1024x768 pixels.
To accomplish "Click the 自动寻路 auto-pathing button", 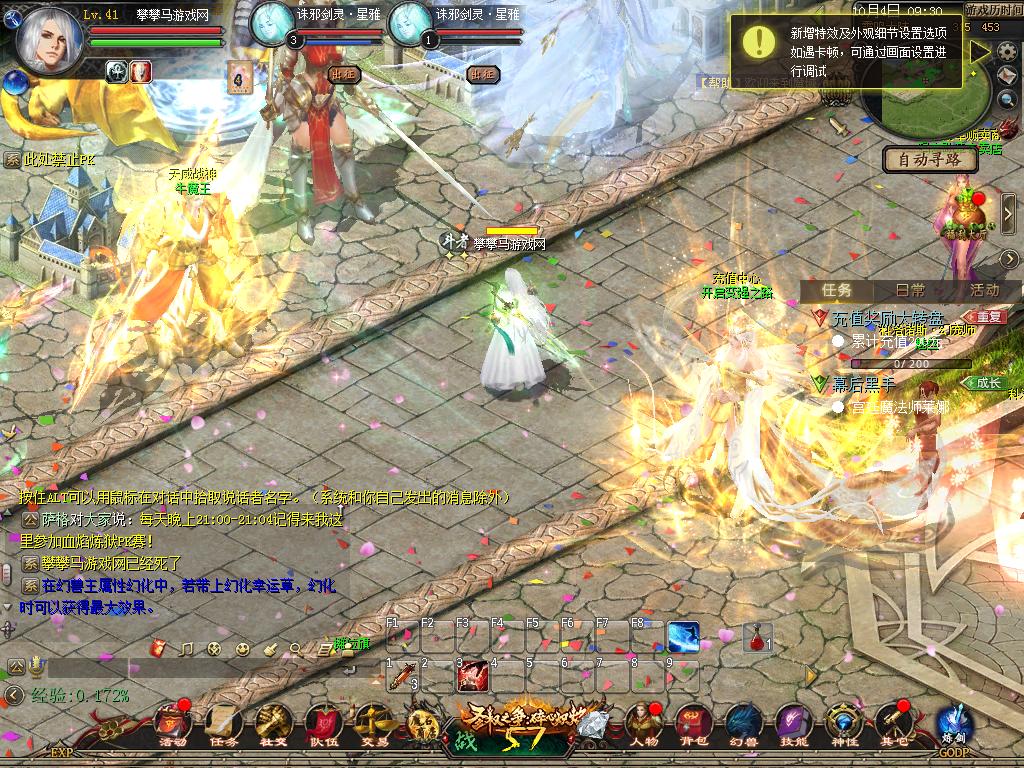I will click(x=930, y=159).
